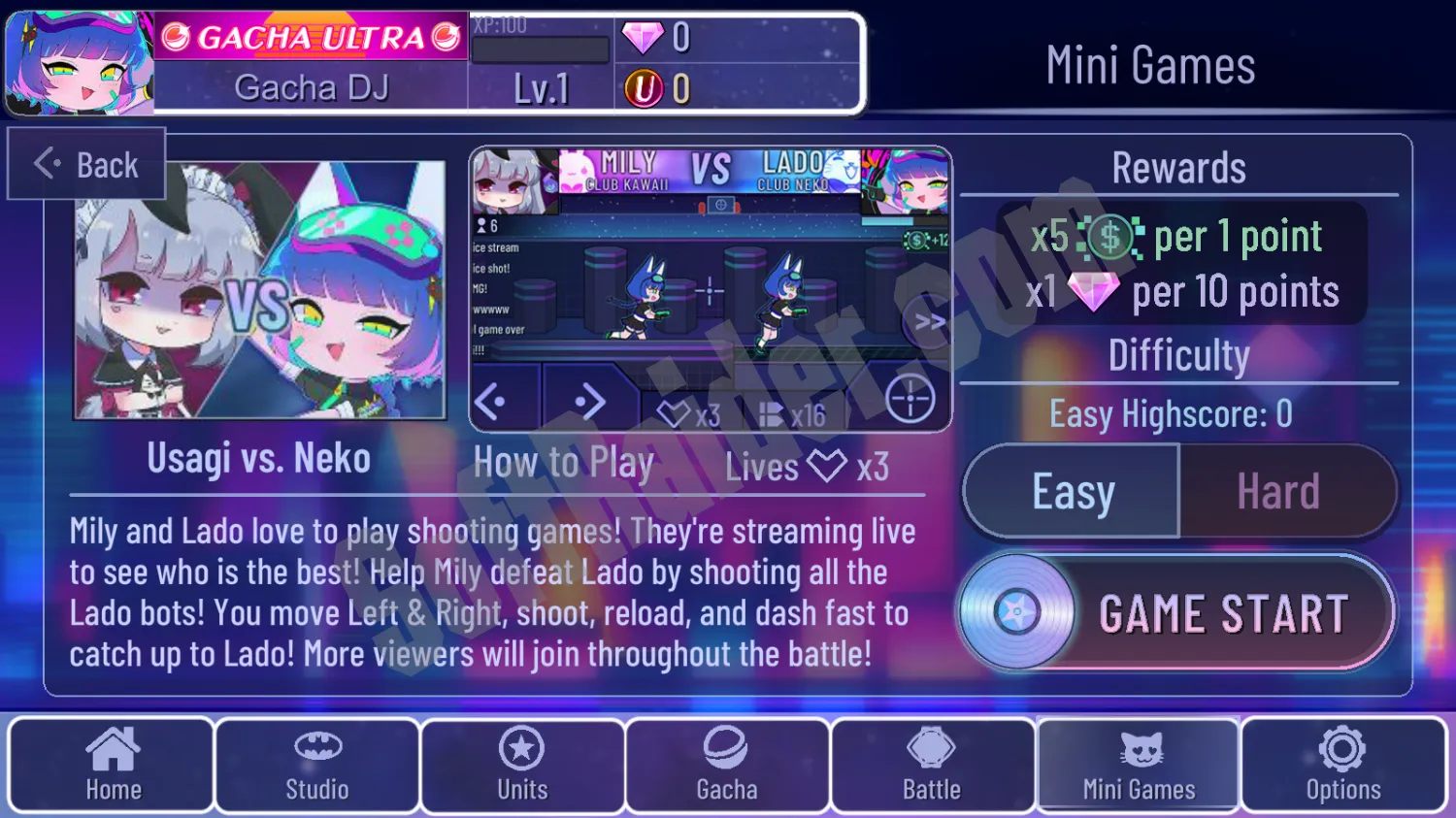Screen dimensions: 1456x818
Task: Open the Home tab
Action: [113, 765]
